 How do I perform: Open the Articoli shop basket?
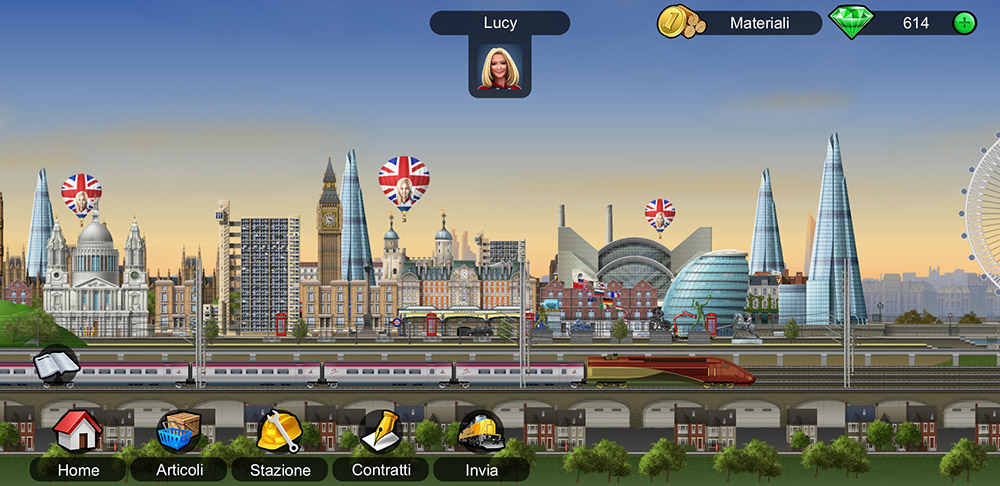point(180,432)
